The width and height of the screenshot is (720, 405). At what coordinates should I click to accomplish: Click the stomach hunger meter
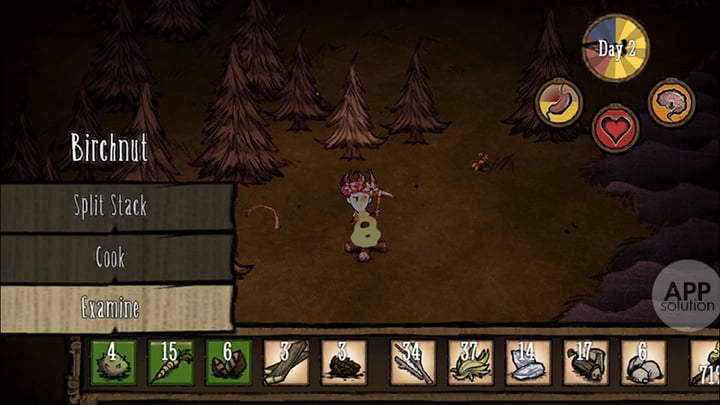559,103
